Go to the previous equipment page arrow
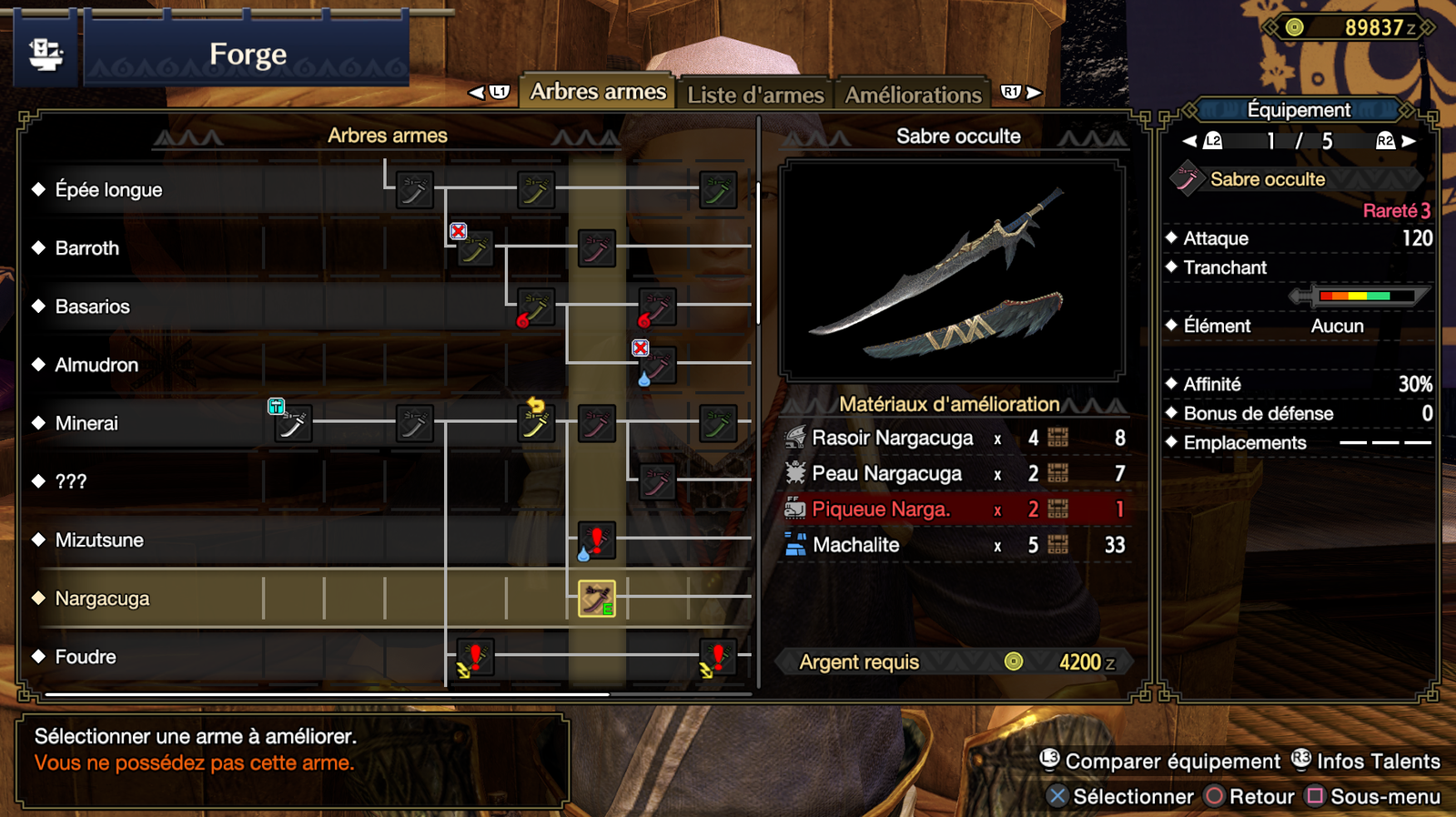The height and width of the screenshot is (817, 1456). (1190, 141)
